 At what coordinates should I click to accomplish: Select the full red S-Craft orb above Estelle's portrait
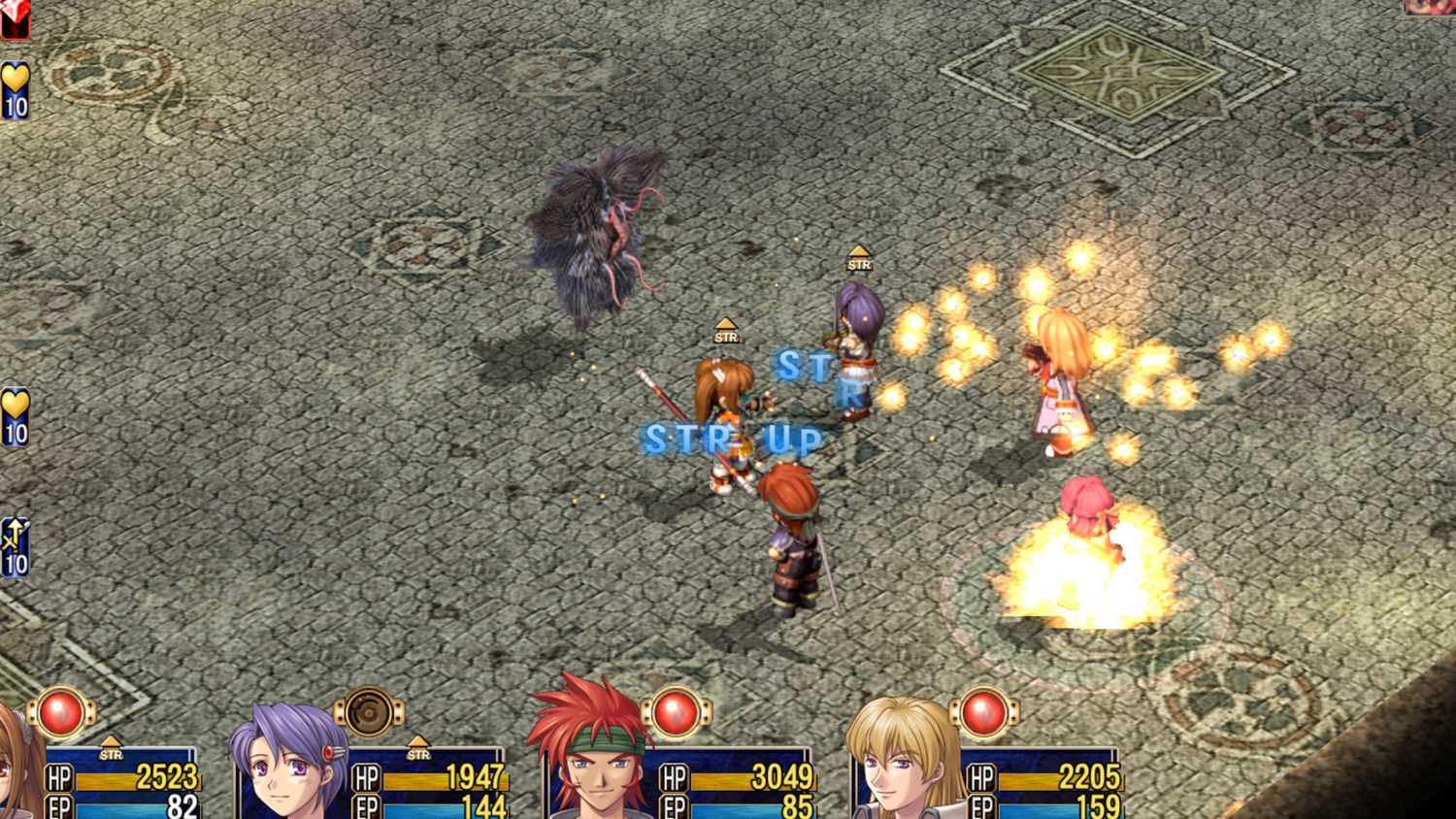[60, 712]
